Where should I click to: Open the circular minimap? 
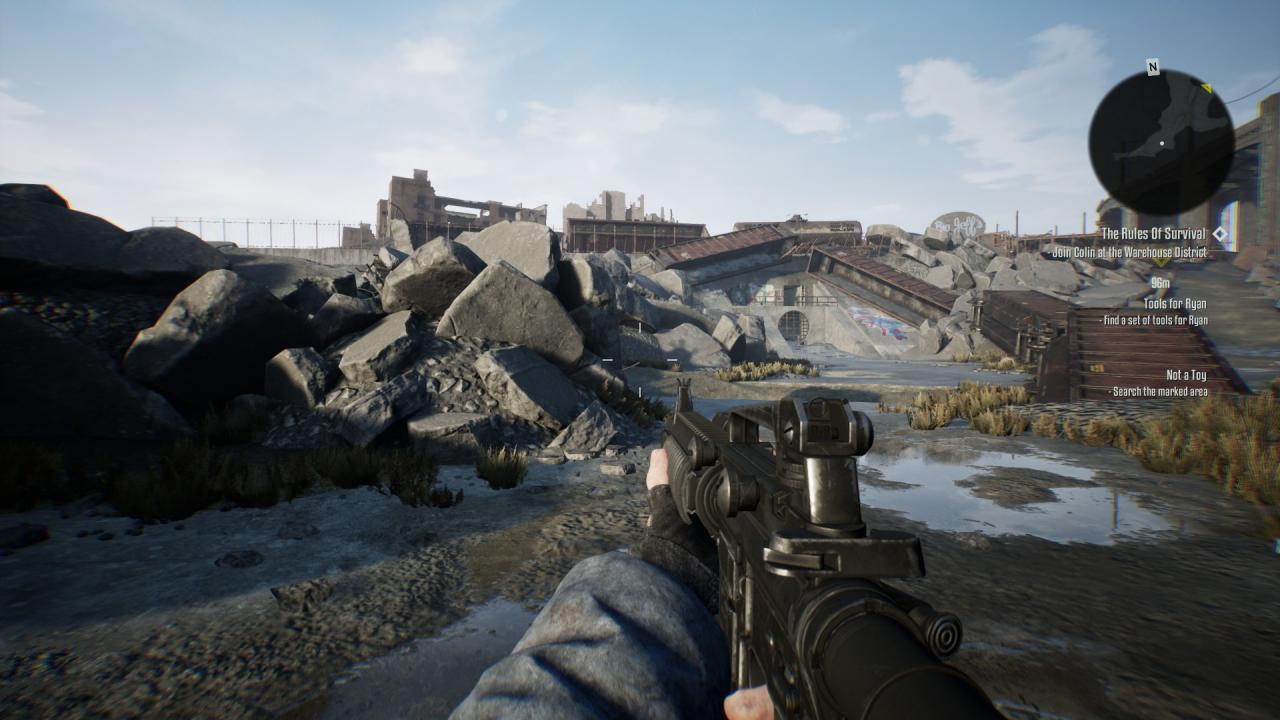pos(1160,142)
